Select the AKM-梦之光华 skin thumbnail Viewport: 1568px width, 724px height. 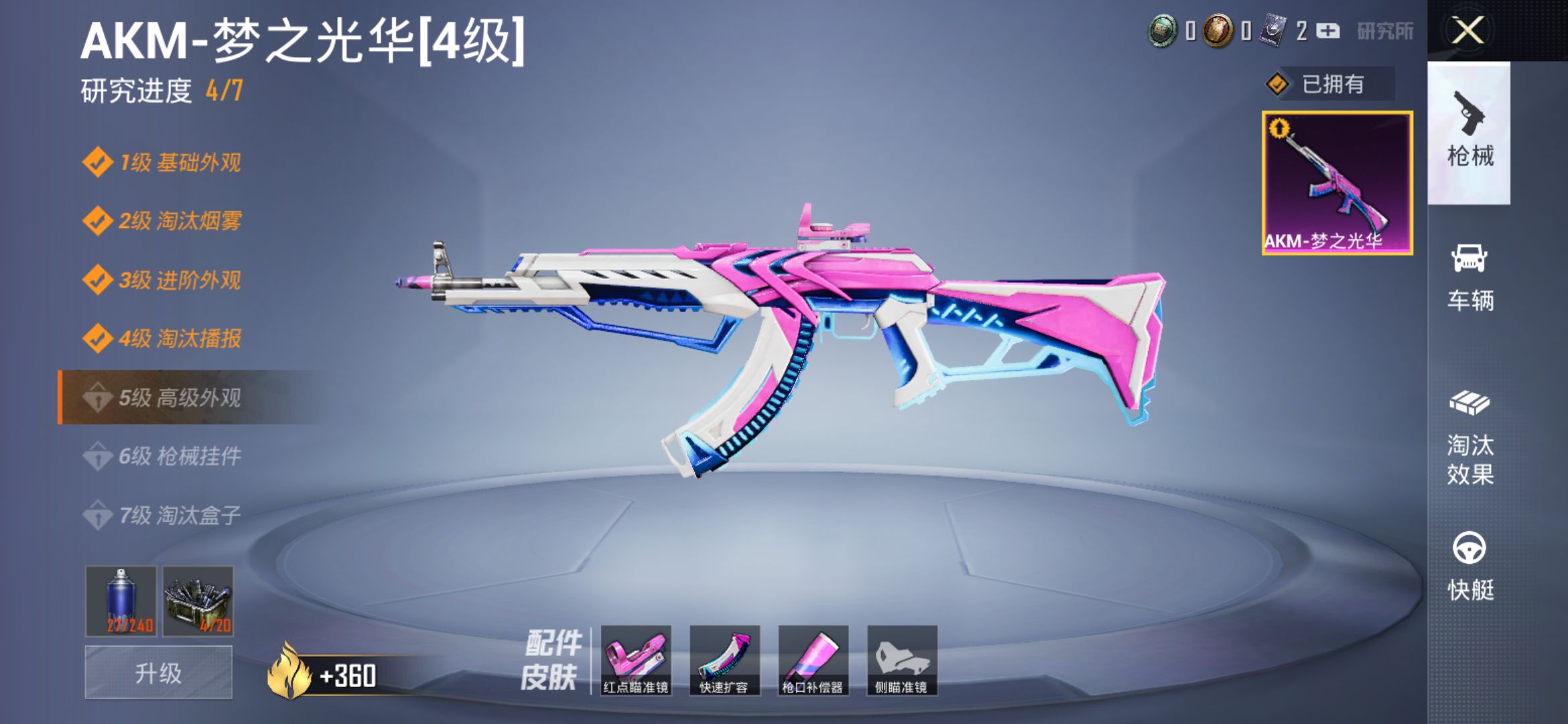[x=1337, y=183]
